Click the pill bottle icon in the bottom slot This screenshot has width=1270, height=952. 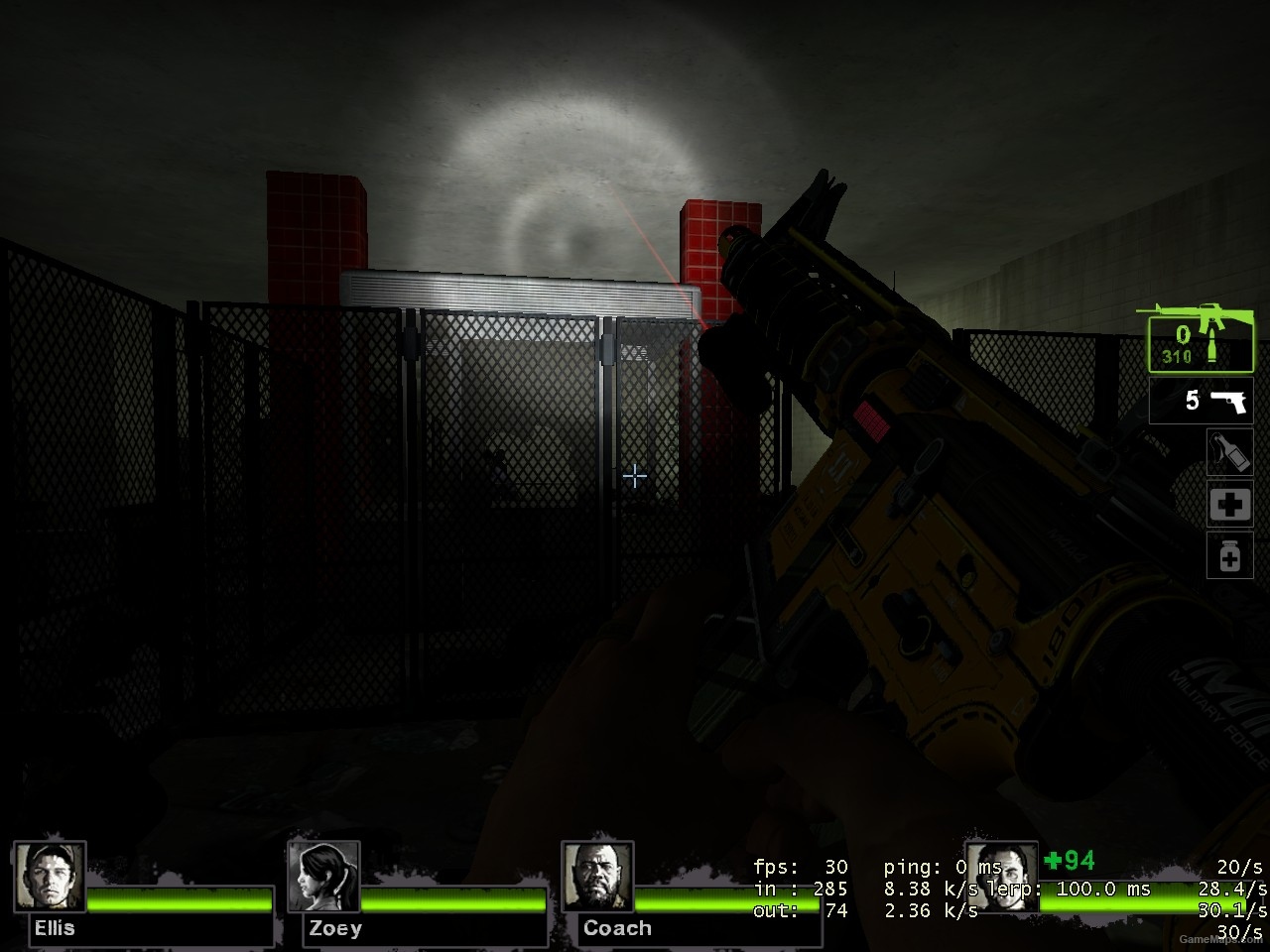(1229, 556)
